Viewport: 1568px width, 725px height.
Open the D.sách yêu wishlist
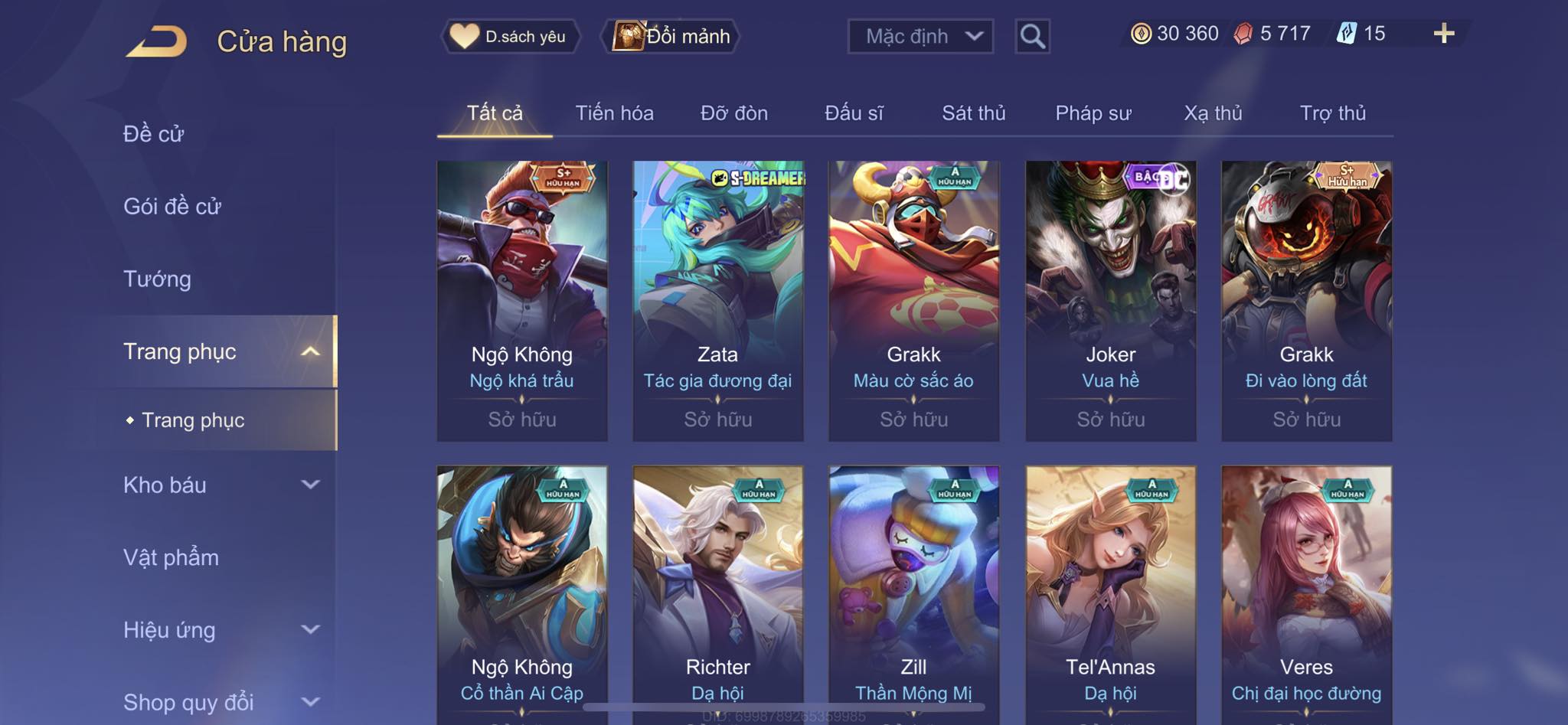pos(510,36)
